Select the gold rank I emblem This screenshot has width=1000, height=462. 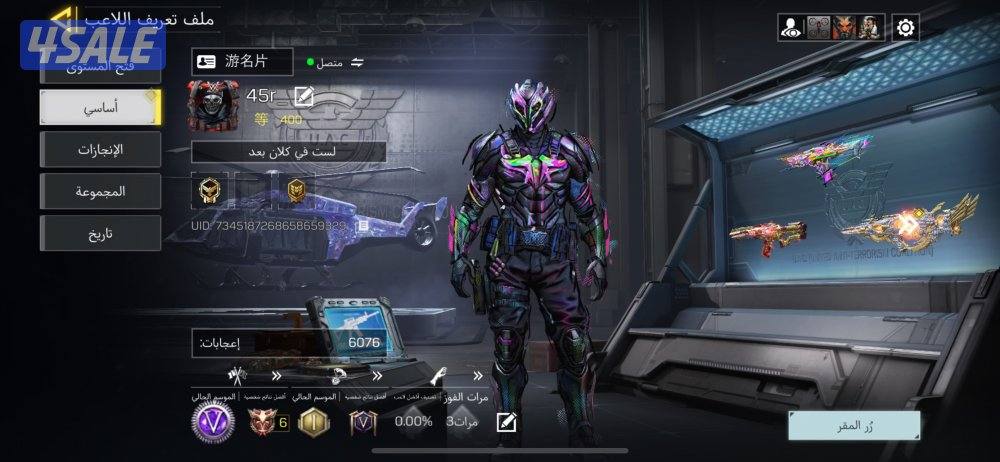pyautogui.click(x=314, y=421)
